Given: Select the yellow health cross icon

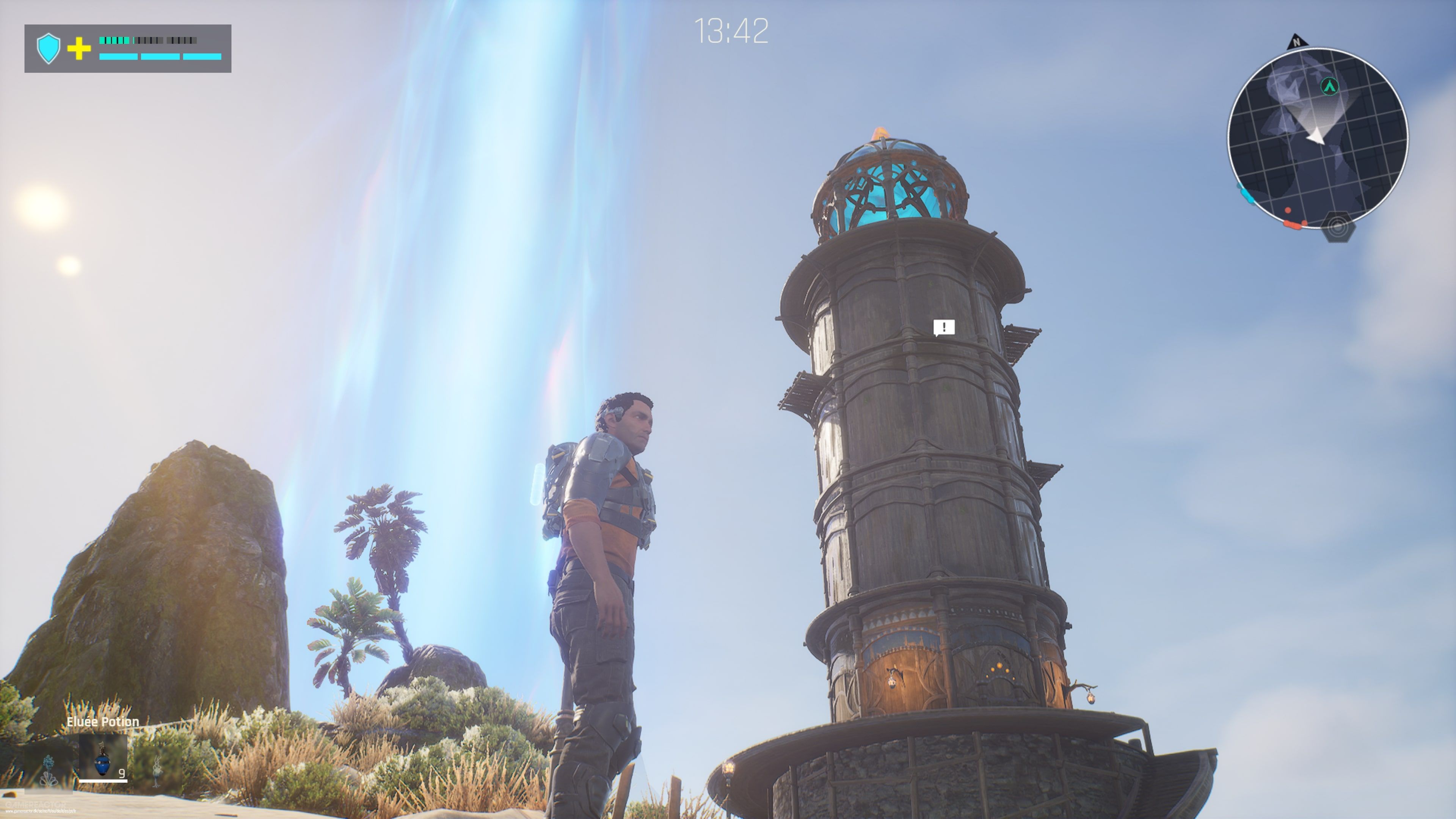Looking at the screenshot, I should pyautogui.click(x=79, y=49).
